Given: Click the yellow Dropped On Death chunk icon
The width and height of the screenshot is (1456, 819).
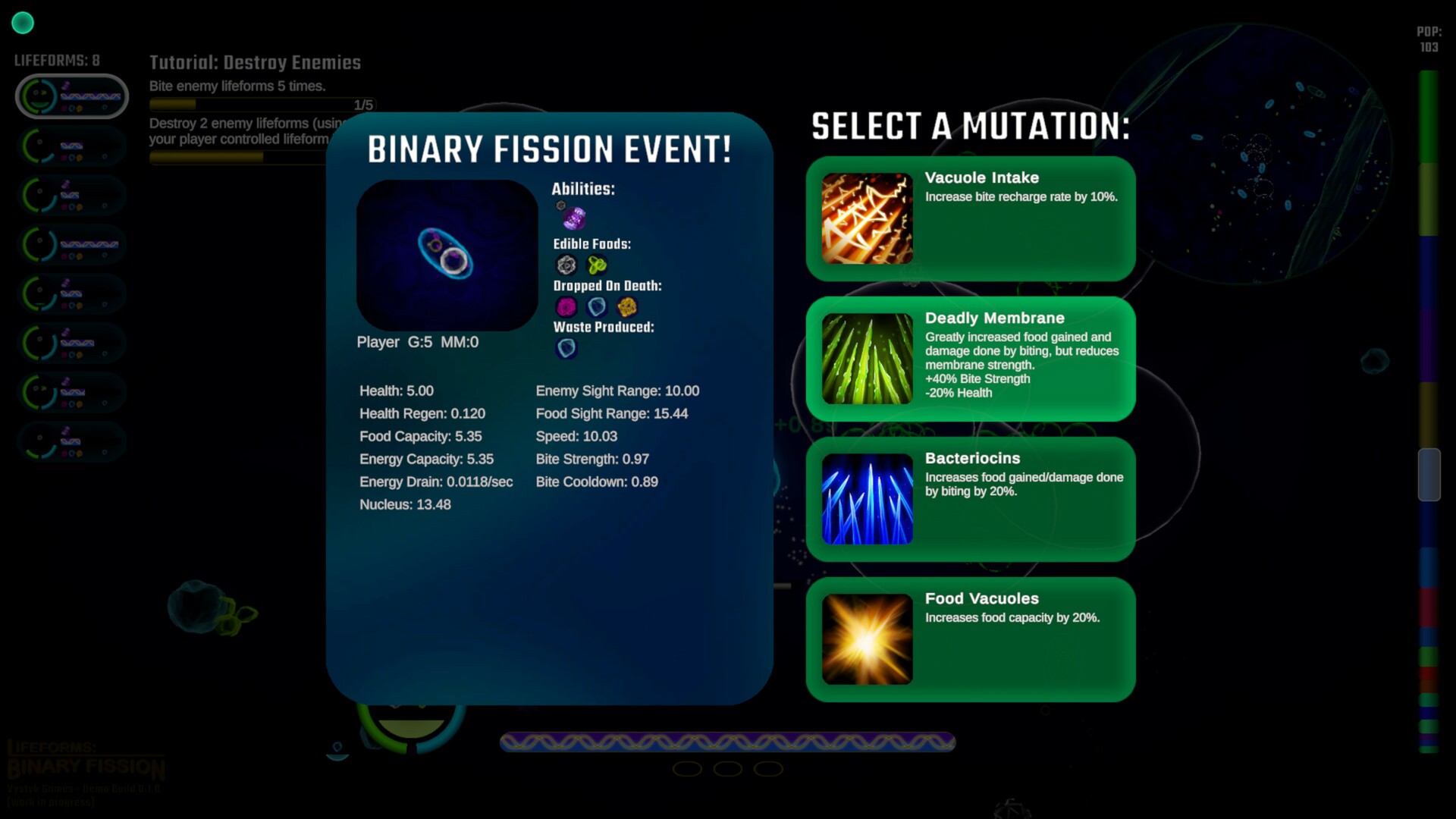Looking at the screenshot, I should (x=626, y=307).
